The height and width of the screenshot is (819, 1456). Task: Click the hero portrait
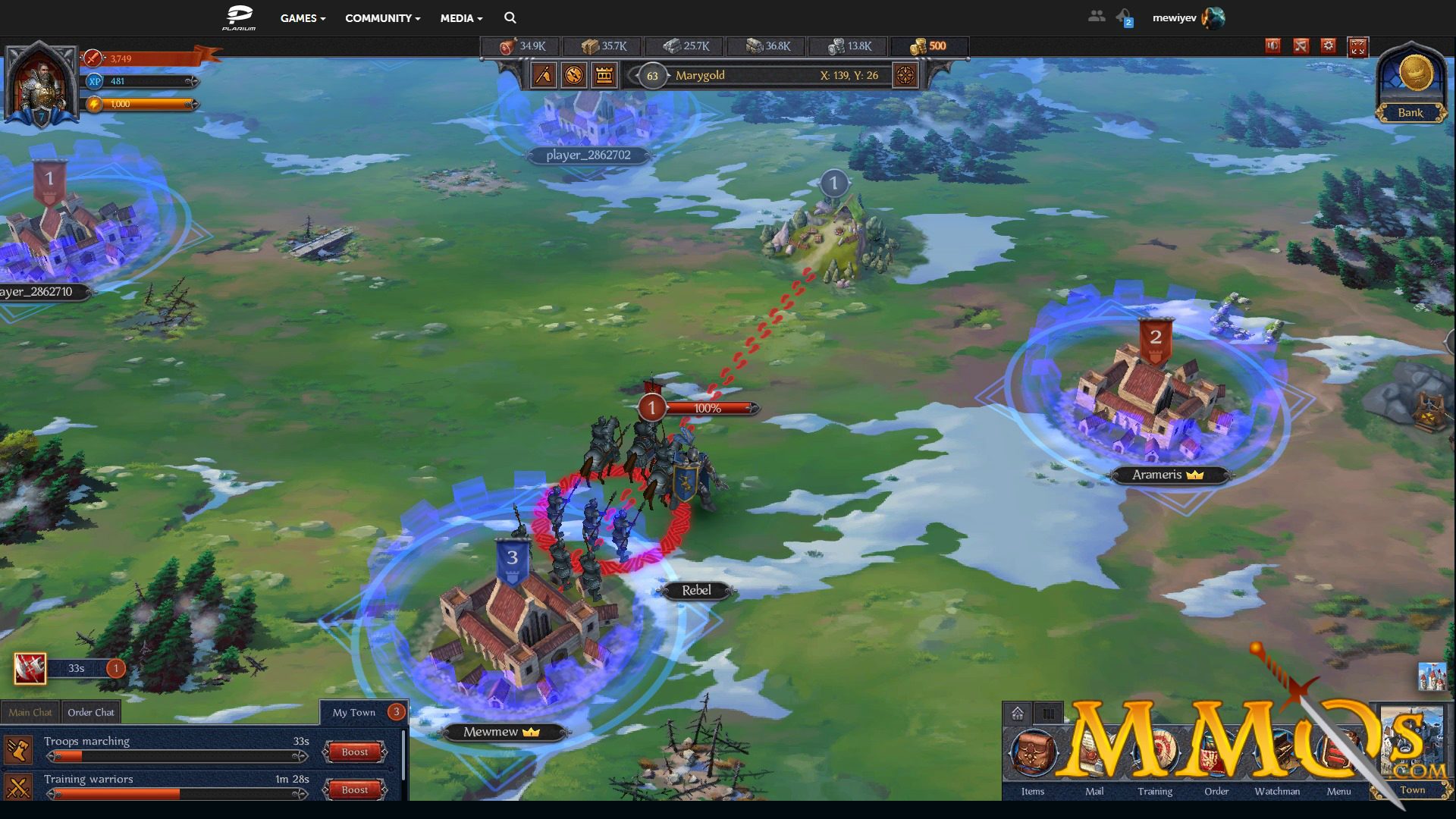click(41, 85)
